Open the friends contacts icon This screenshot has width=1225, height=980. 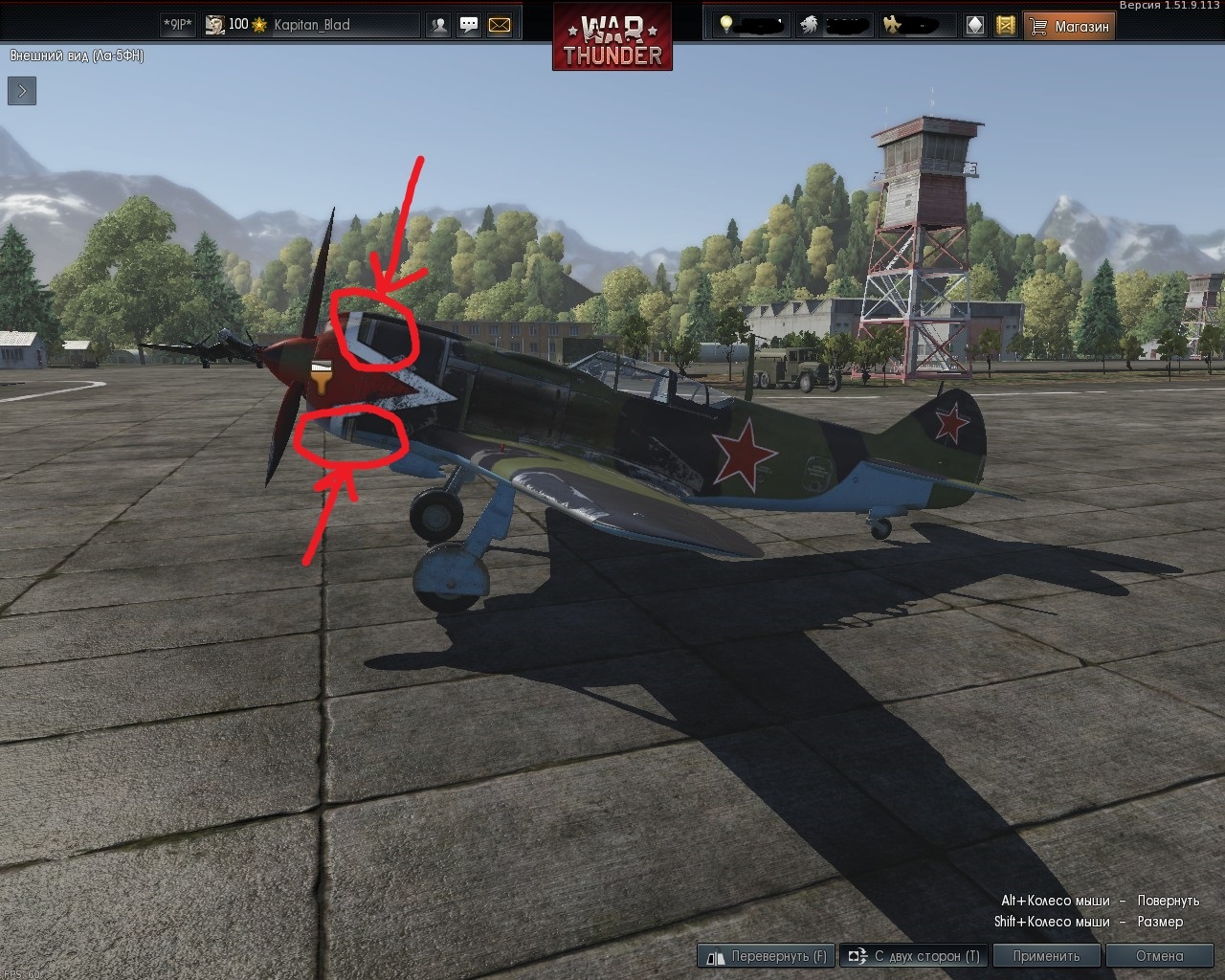point(438,26)
